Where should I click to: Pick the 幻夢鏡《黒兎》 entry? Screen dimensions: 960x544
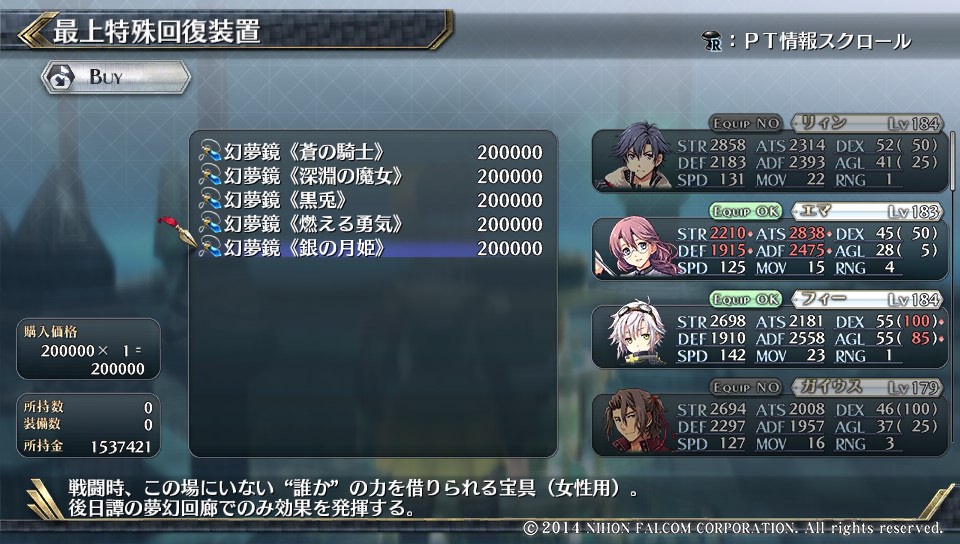371,200
